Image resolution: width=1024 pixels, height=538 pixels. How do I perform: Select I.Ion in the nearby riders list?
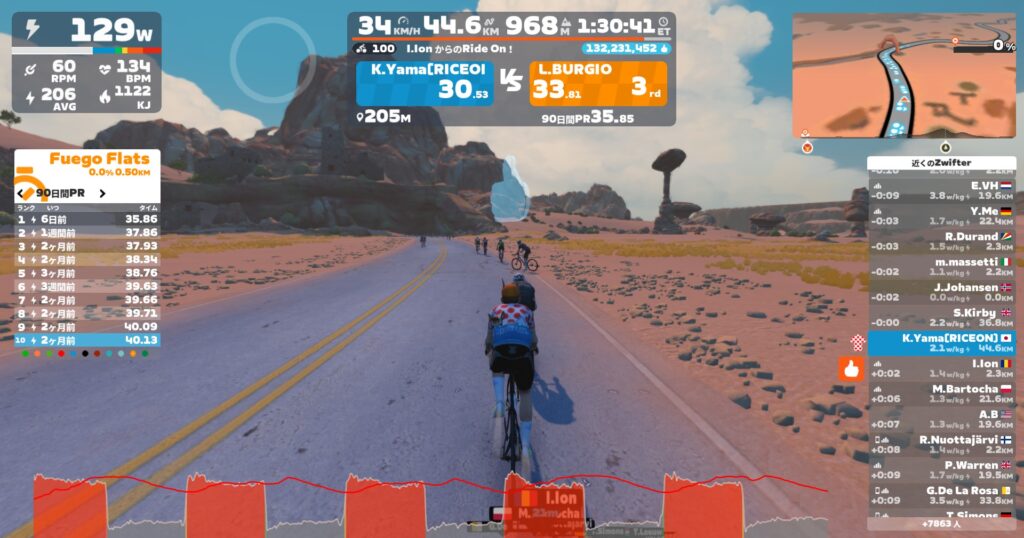941,368
